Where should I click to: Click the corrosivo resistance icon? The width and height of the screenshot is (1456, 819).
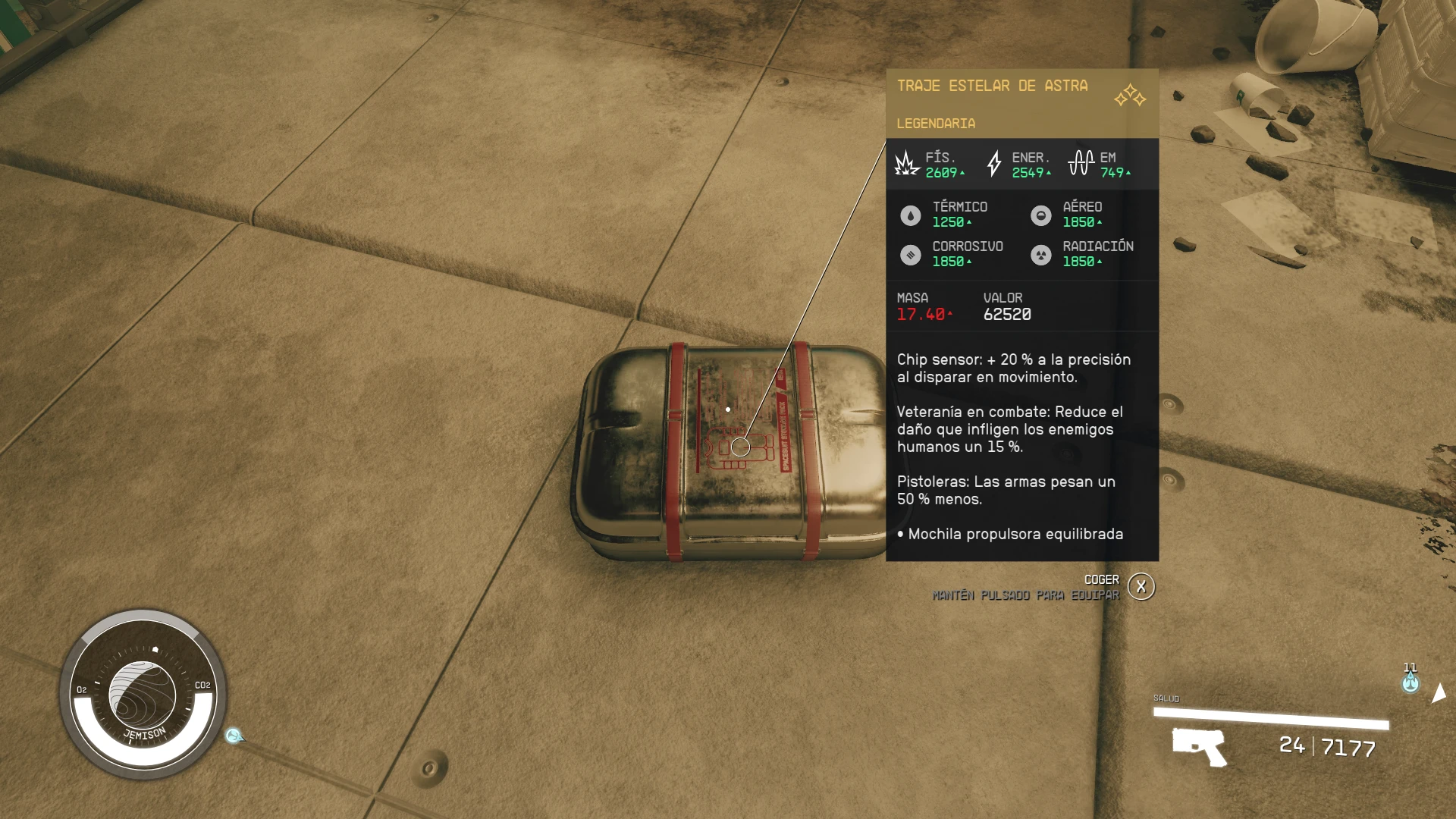click(909, 254)
